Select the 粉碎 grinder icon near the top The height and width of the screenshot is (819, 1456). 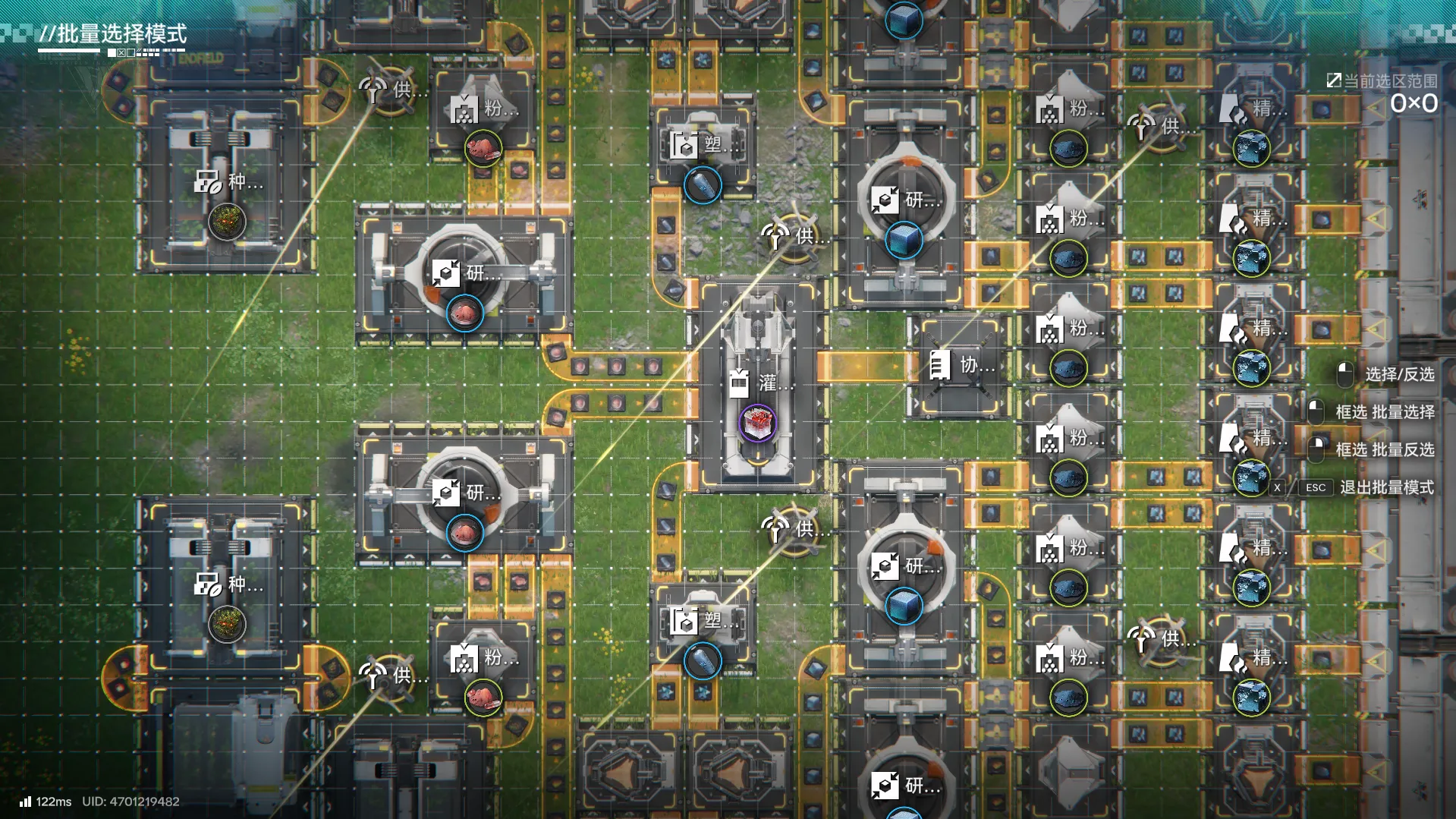pos(465,109)
